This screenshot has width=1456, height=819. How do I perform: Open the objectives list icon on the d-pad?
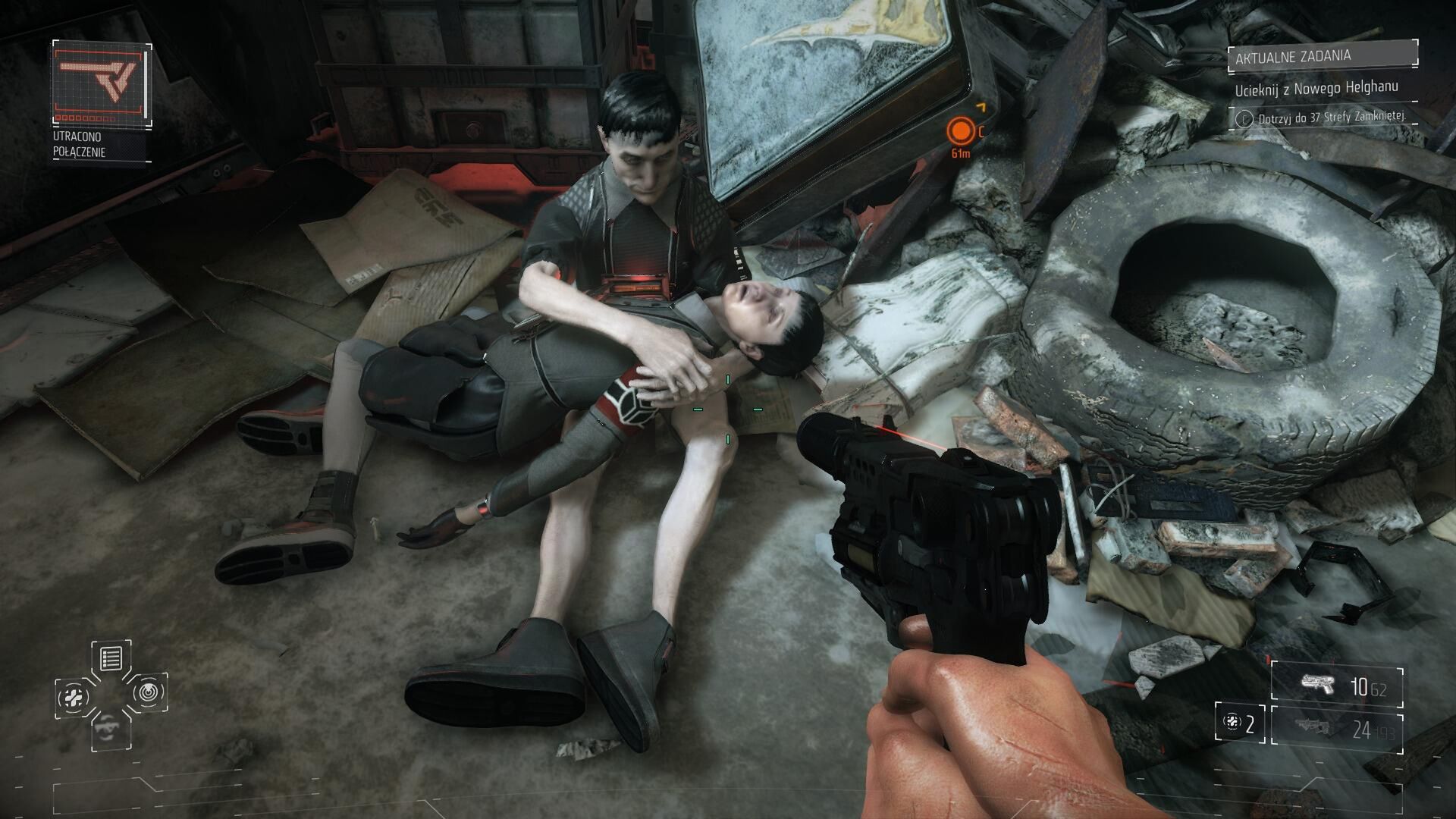[111, 657]
